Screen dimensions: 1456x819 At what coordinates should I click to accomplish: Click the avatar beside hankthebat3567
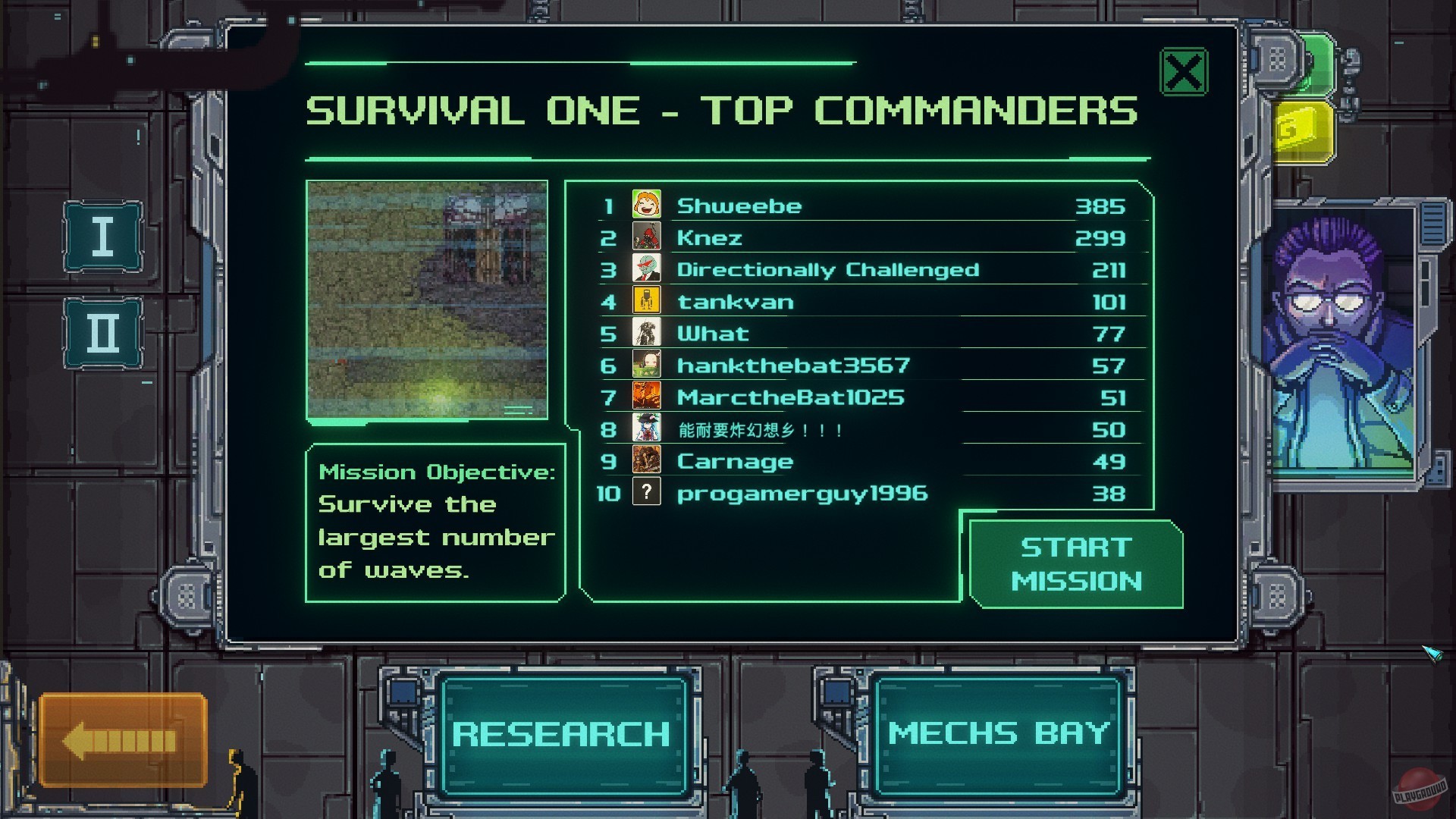645,365
